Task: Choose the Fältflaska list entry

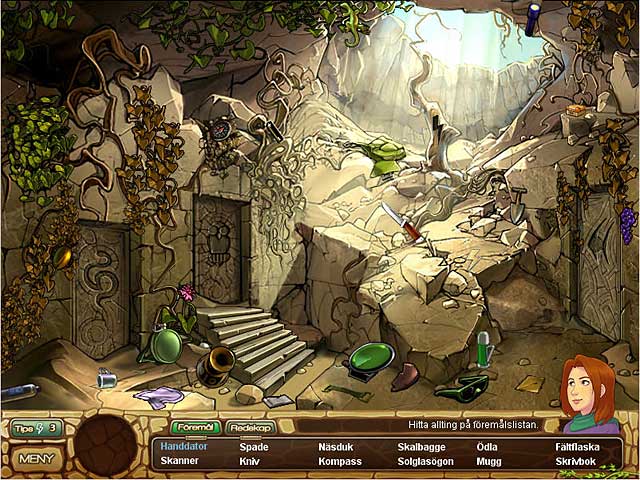Action: tap(578, 447)
